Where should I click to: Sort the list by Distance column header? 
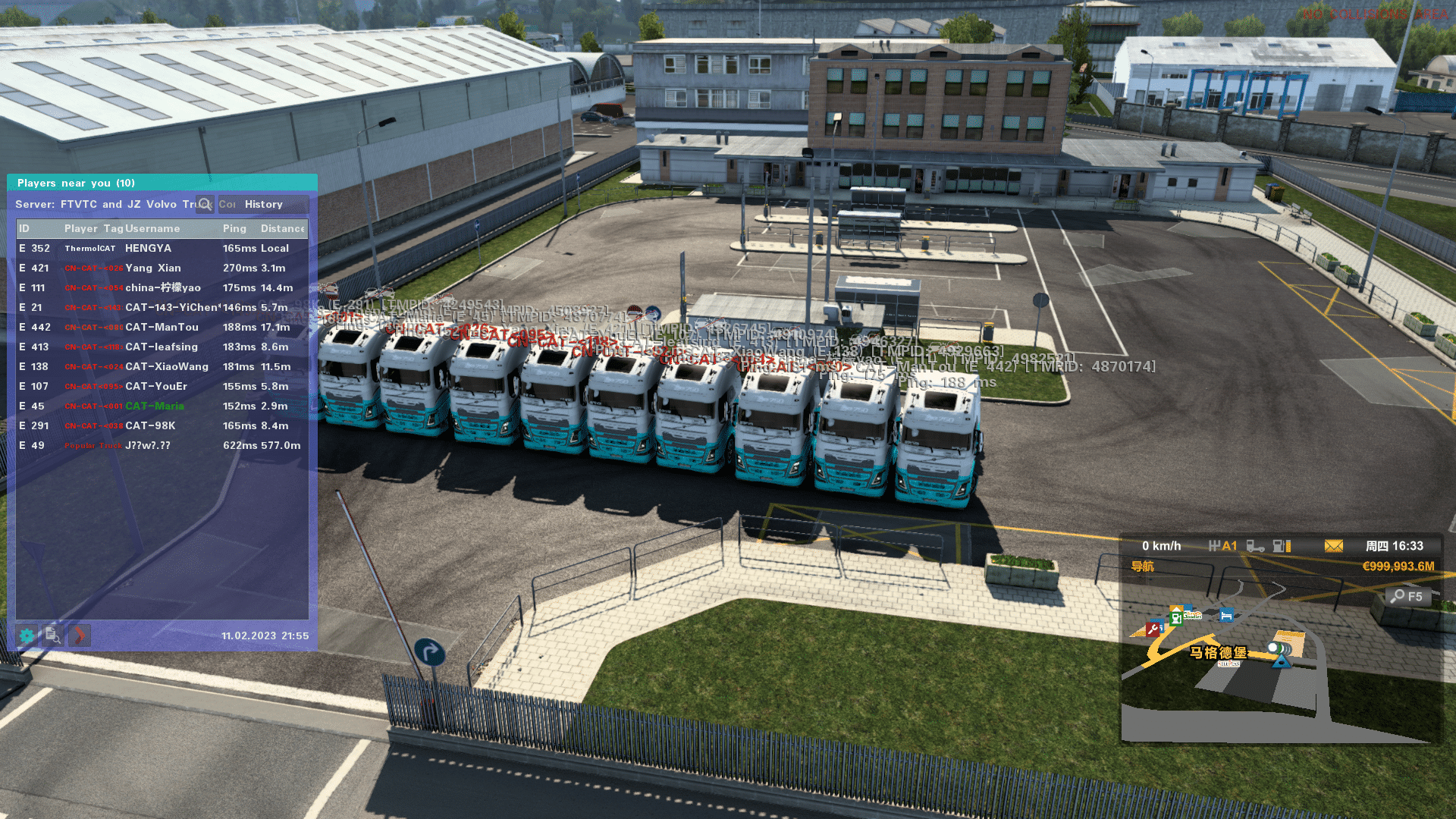(x=282, y=229)
